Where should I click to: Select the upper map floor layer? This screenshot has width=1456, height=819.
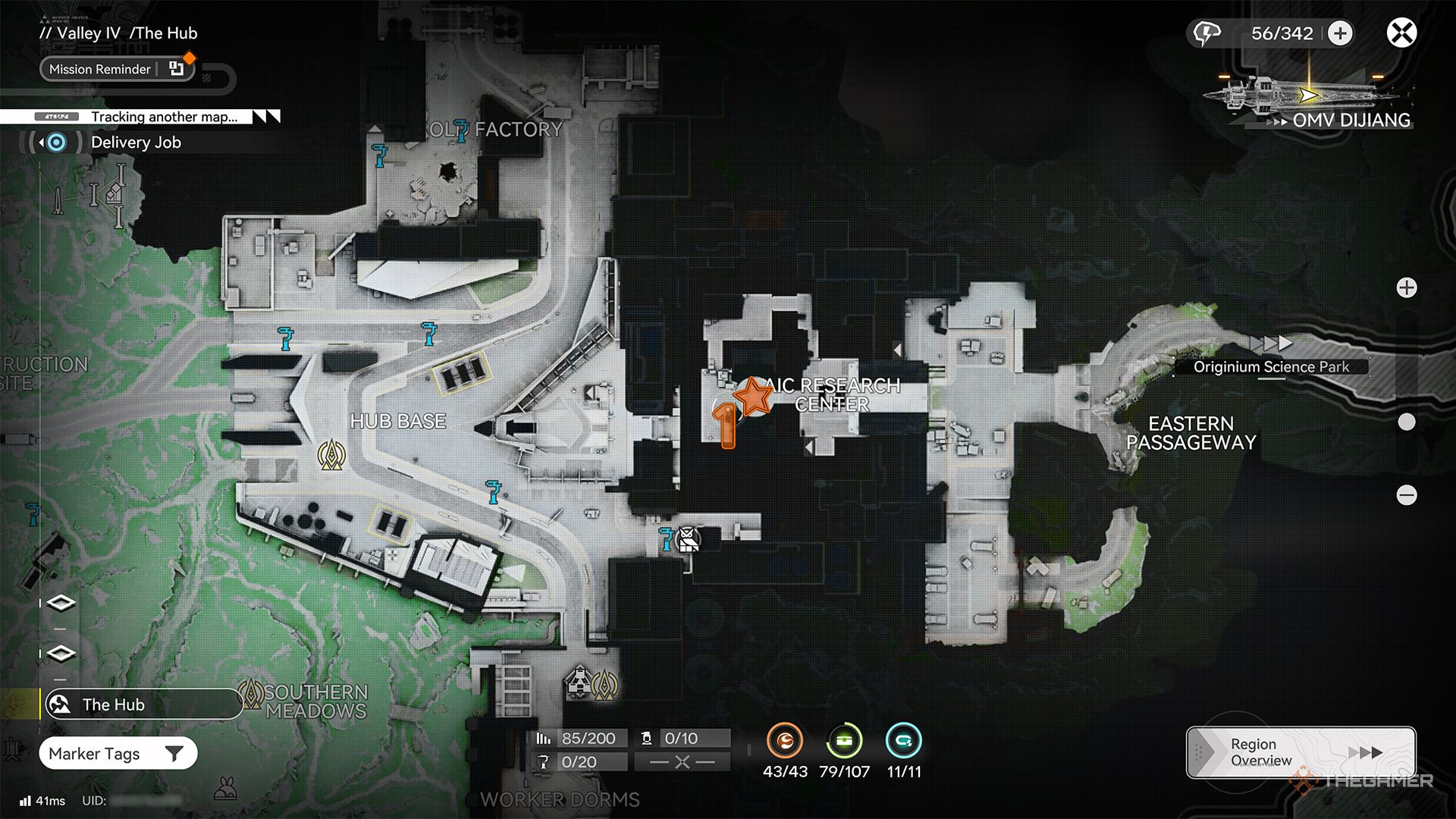point(61,603)
